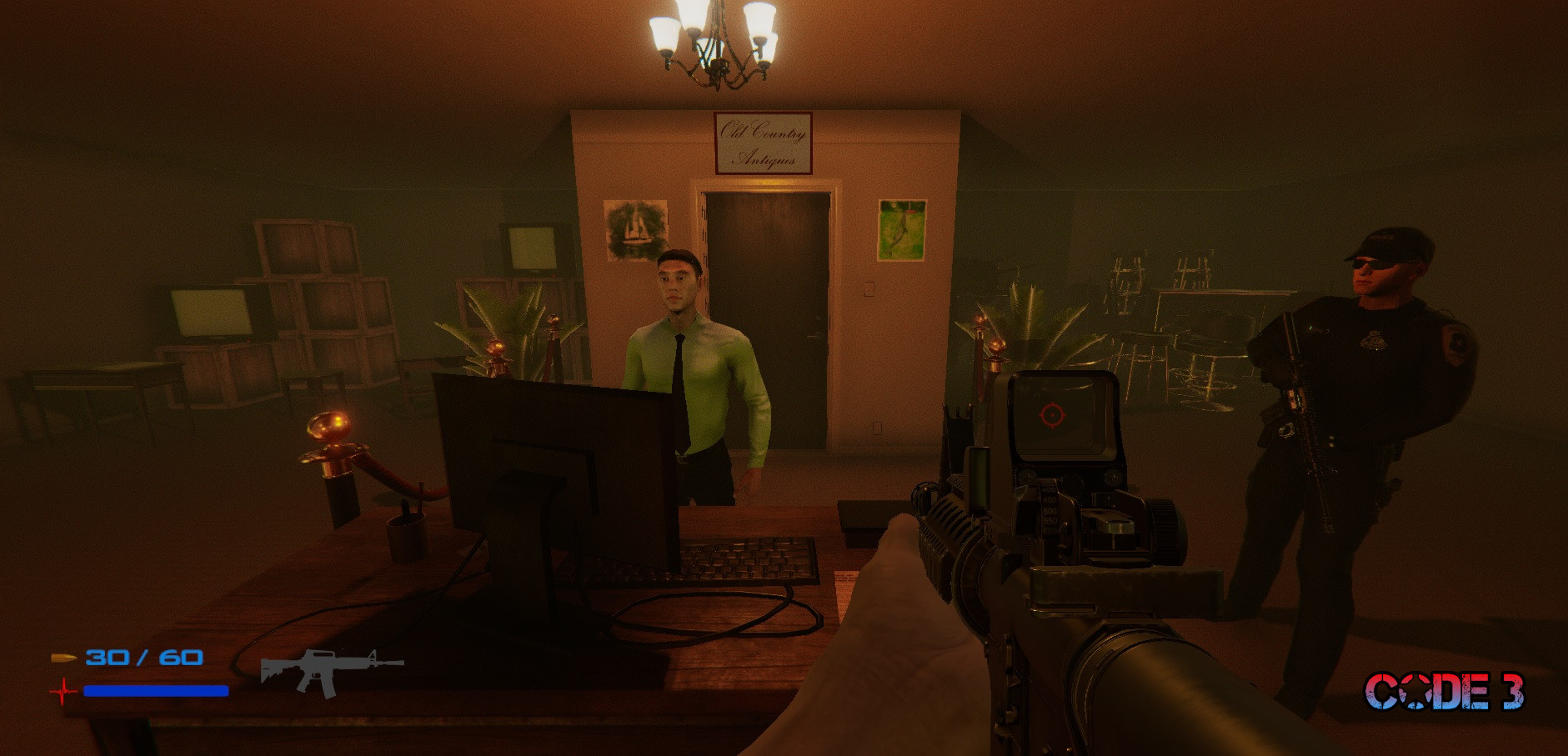
Task: Click the green map painting beside the door
Action: tap(901, 230)
